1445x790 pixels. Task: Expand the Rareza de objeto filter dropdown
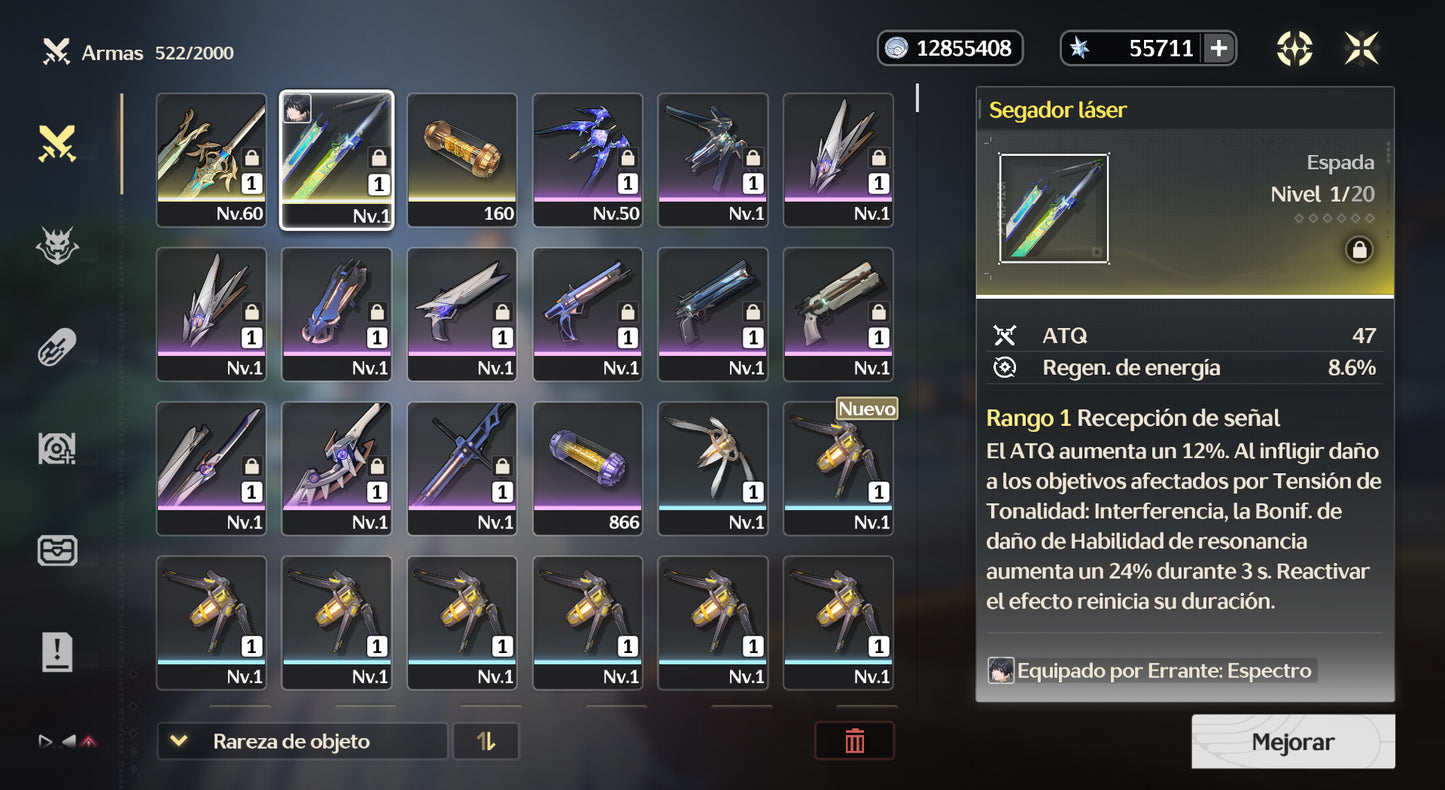(x=301, y=741)
